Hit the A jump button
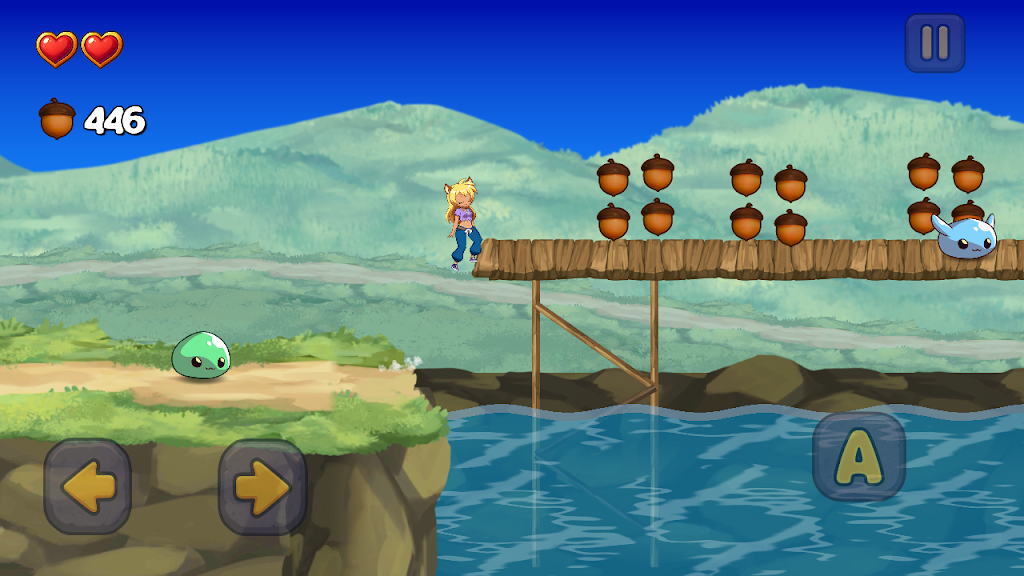1024x576 pixels. pyautogui.click(x=858, y=457)
